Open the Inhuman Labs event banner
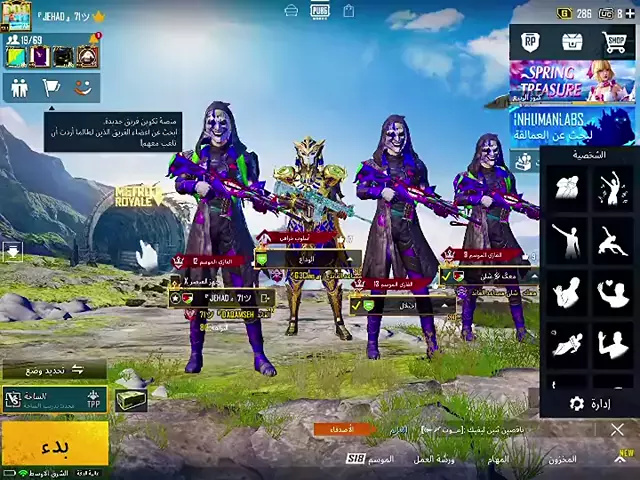The image size is (640, 480). tap(571, 125)
